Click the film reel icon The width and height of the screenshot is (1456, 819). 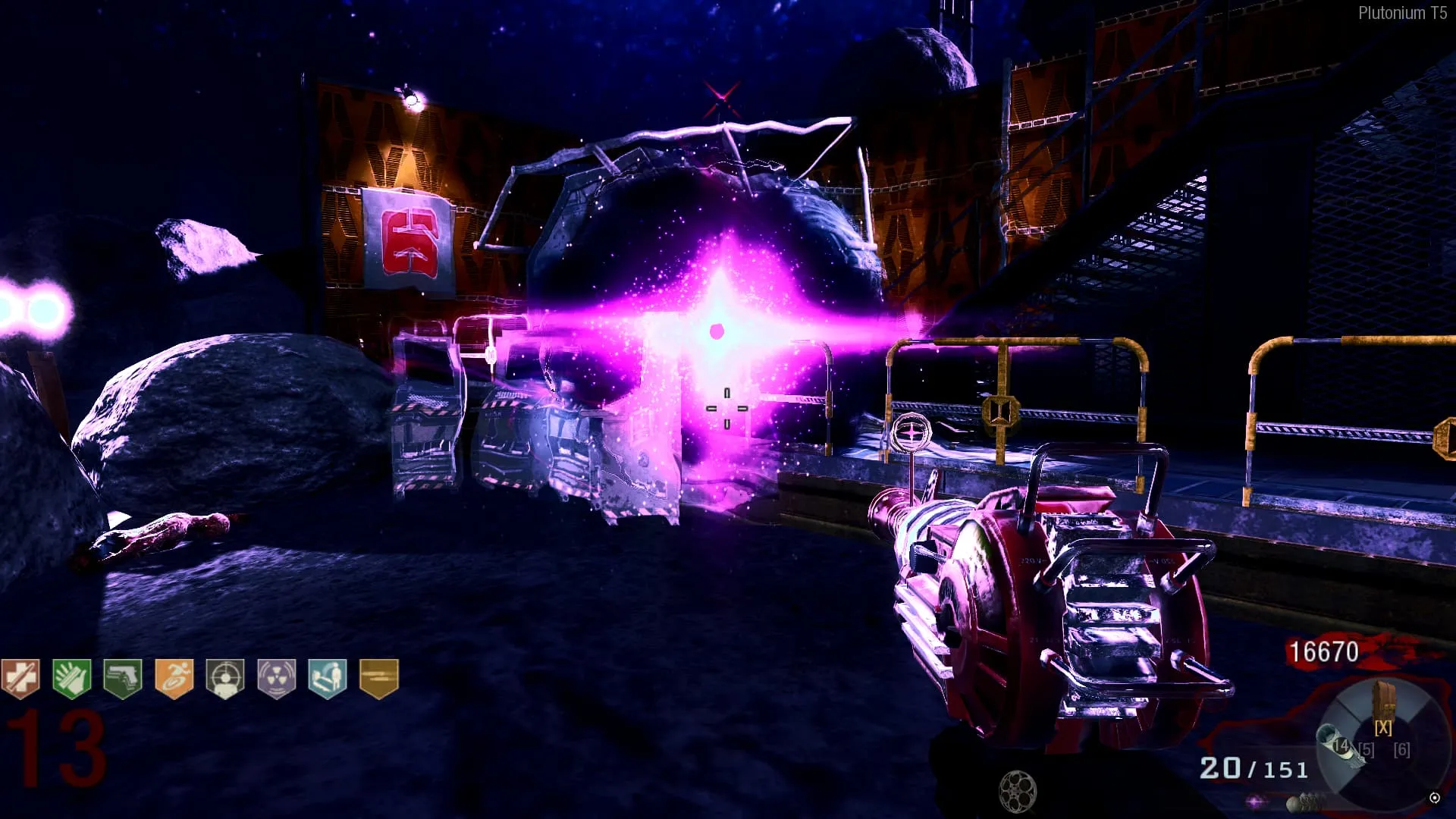click(1017, 791)
